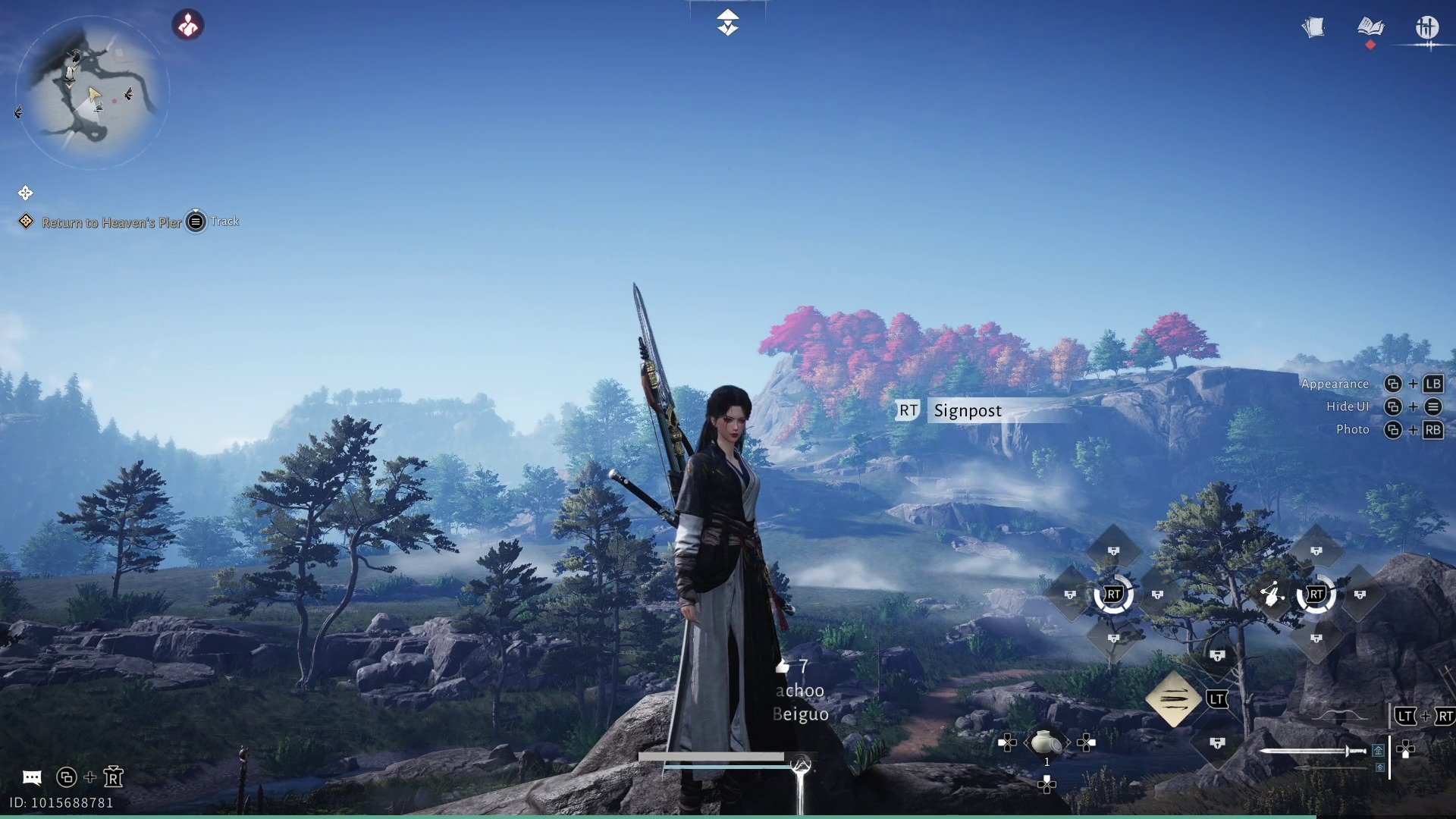Click the white flower icon above quest tracker

pos(25,193)
